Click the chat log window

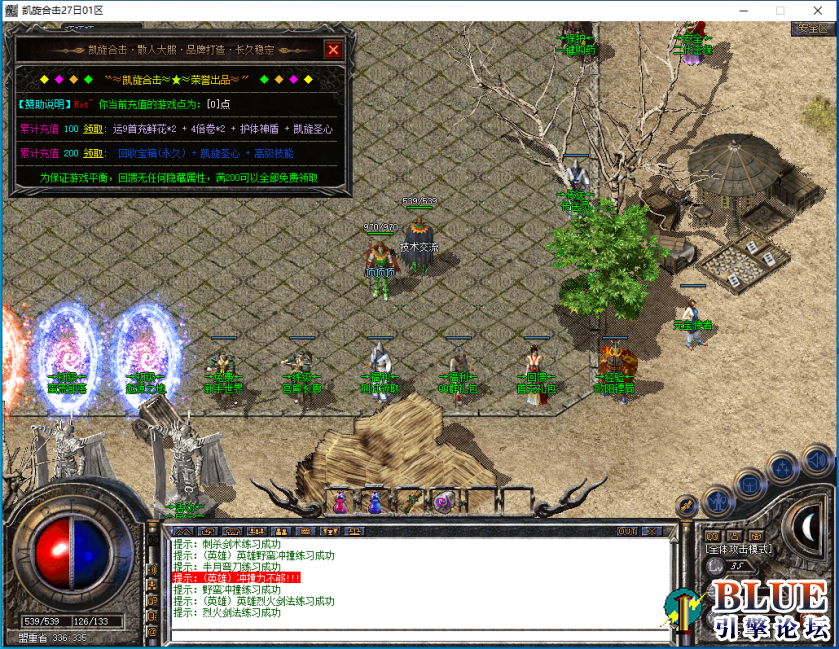(420, 580)
